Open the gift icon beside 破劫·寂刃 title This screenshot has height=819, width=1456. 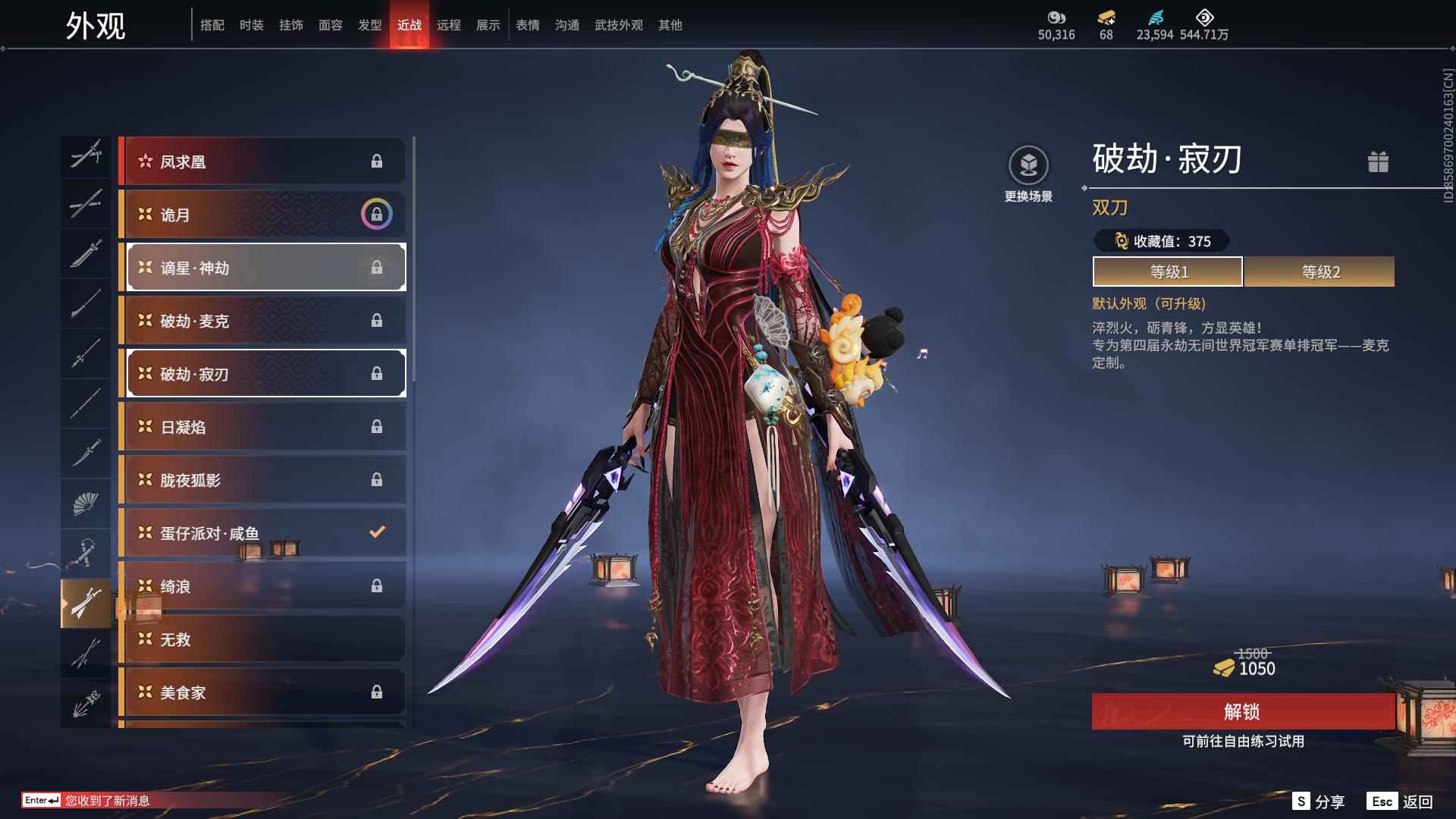coord(1379,162)
